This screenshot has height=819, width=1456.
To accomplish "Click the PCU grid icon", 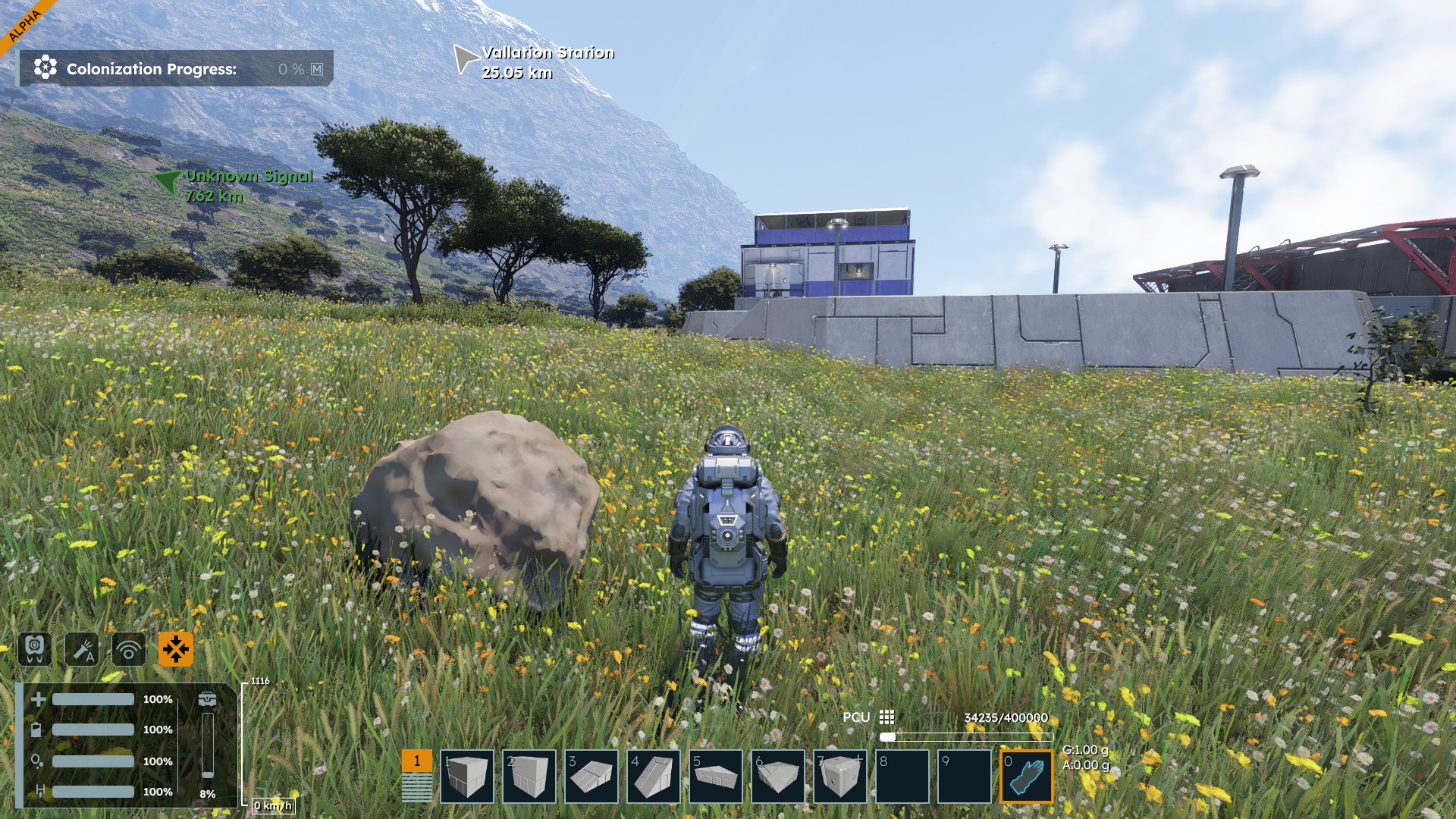I will pos(886,717).
